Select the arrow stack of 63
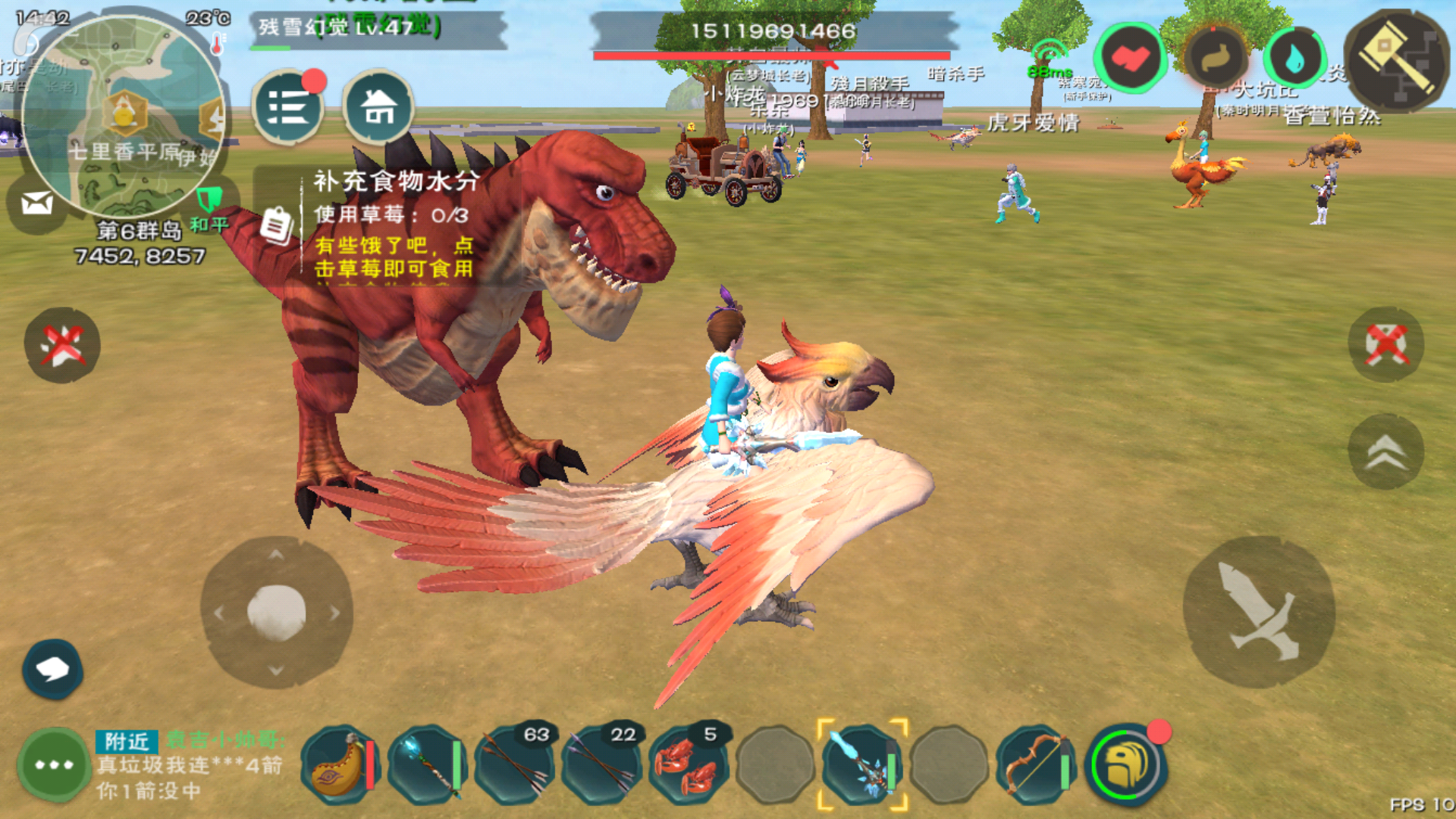Viewport: 1456px width, 819px height. point(513,765)
